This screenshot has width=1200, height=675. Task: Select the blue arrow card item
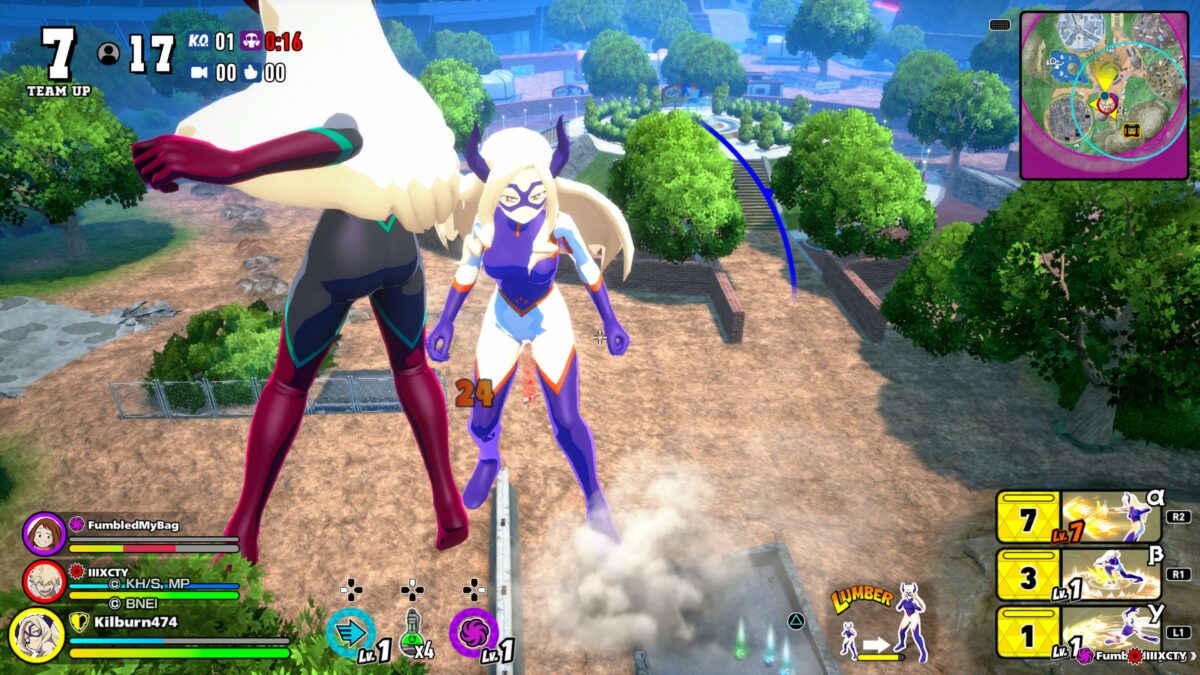pyautogui.click(x=351, y=632)
